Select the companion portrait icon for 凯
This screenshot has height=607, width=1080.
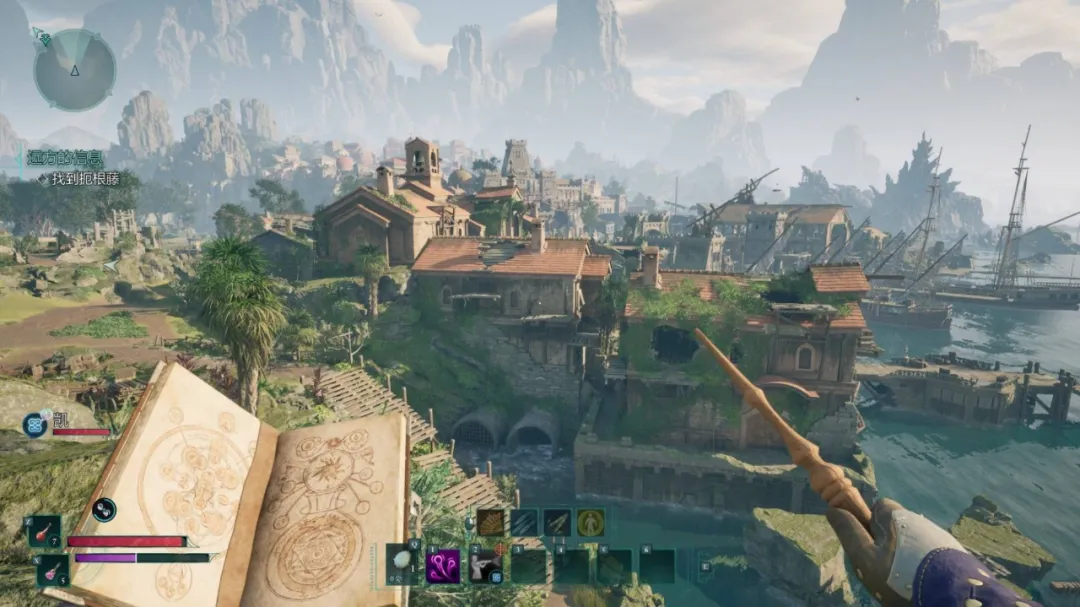coord(36,424)
